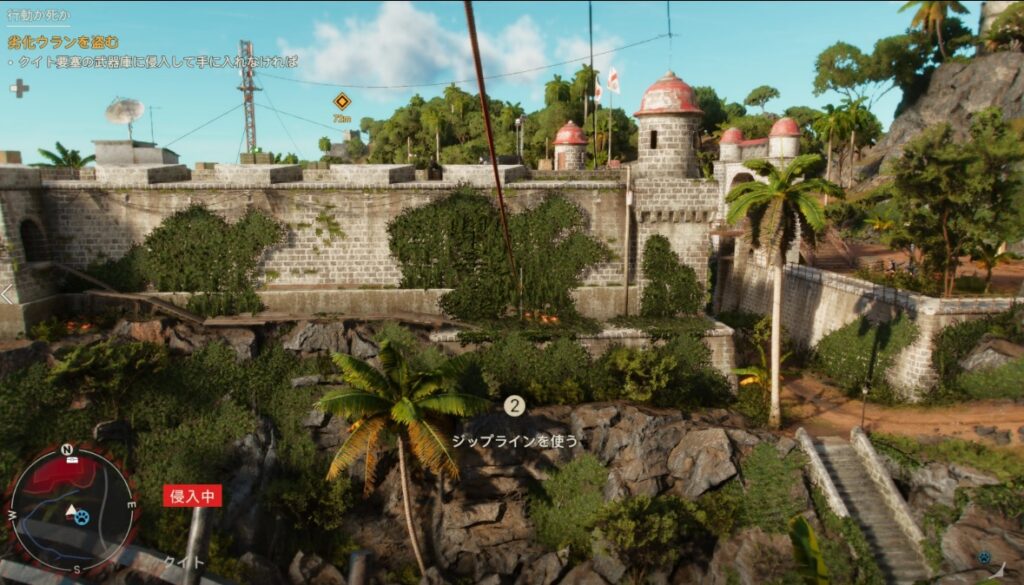This screenshot has height=585, width=1024.
Task: Click the orange diamond waypoint marker
Action: coord(342,100)
